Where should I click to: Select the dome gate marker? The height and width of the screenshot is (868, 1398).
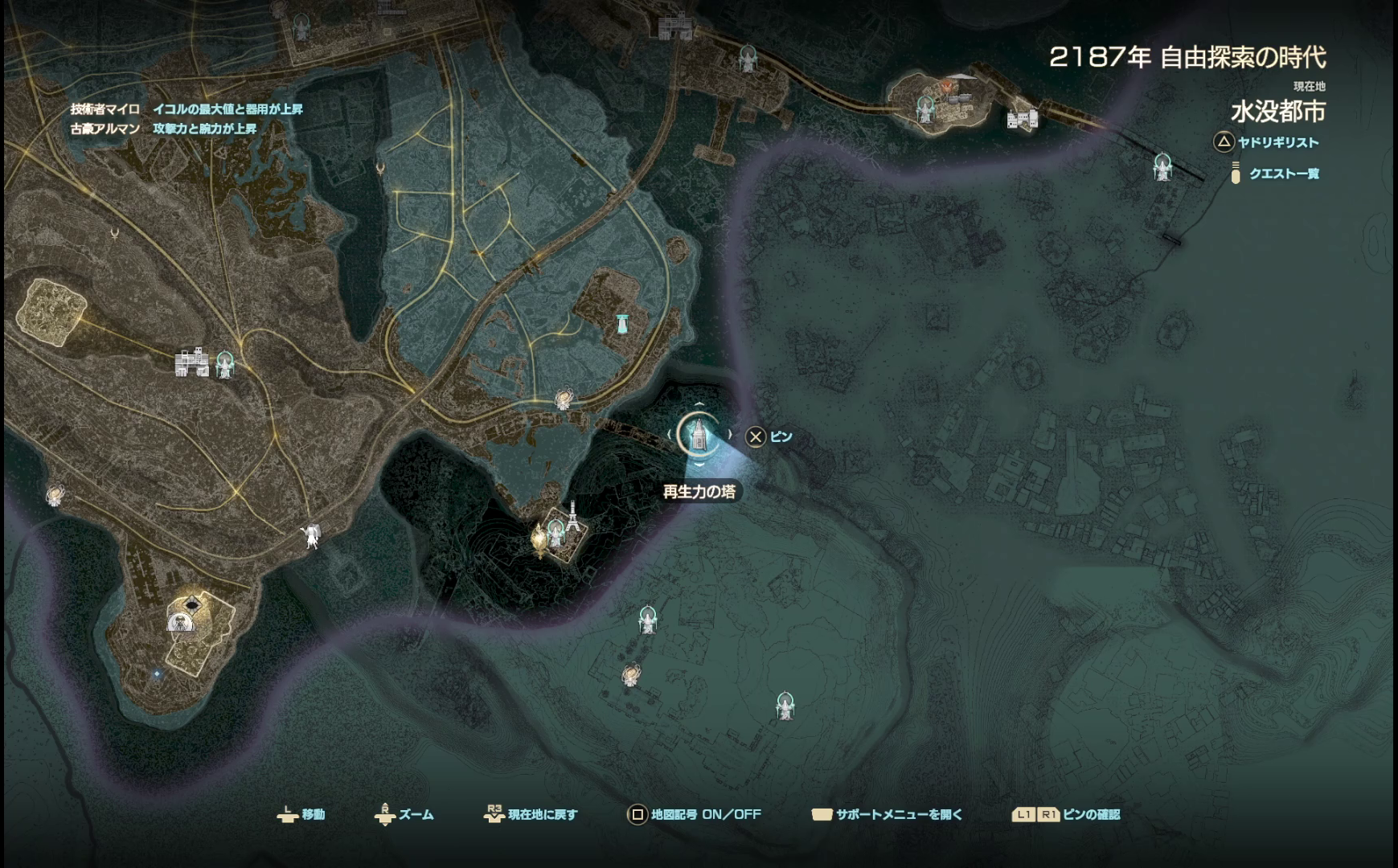pyautogui.click(x=181, y=620)
